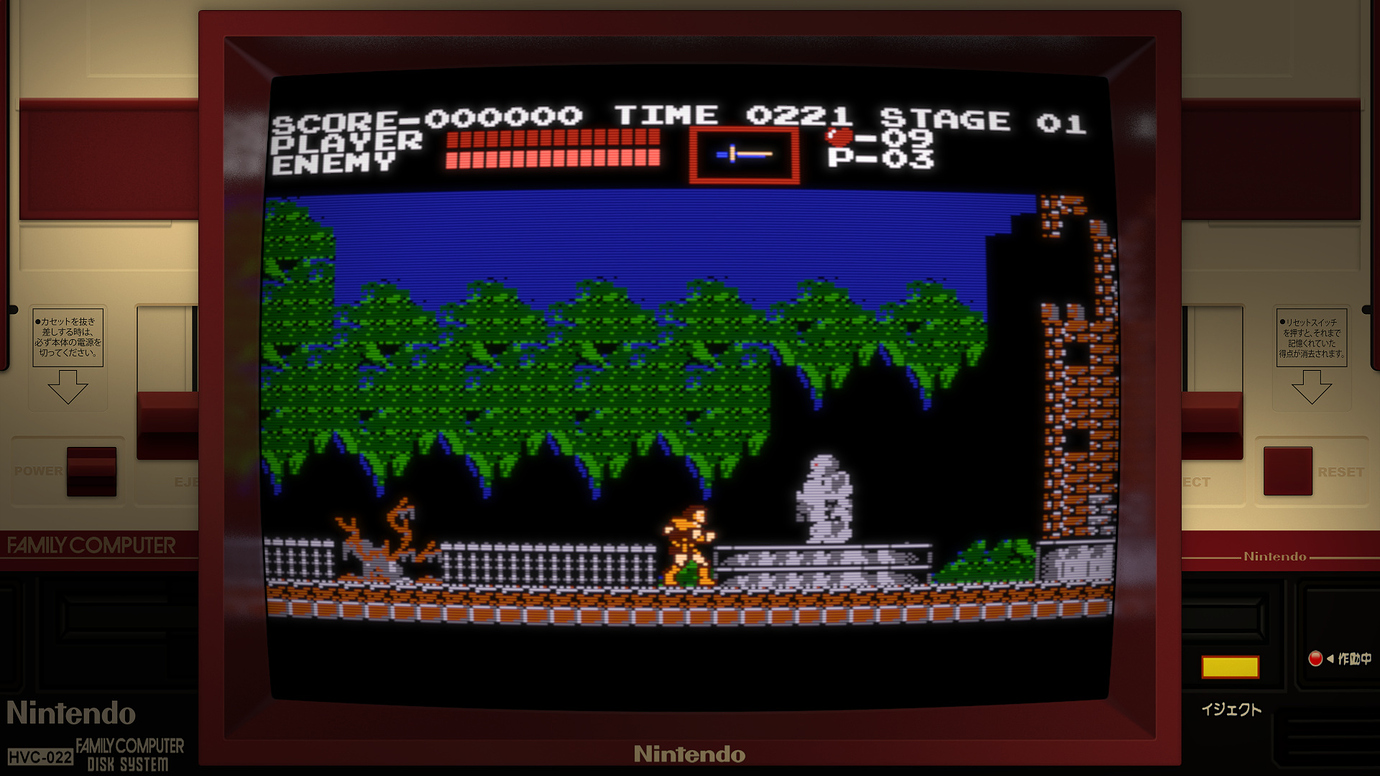Click the arrow on the right reset warning label
This screenshot has width=1380, height=776.
coord(1312,385)
